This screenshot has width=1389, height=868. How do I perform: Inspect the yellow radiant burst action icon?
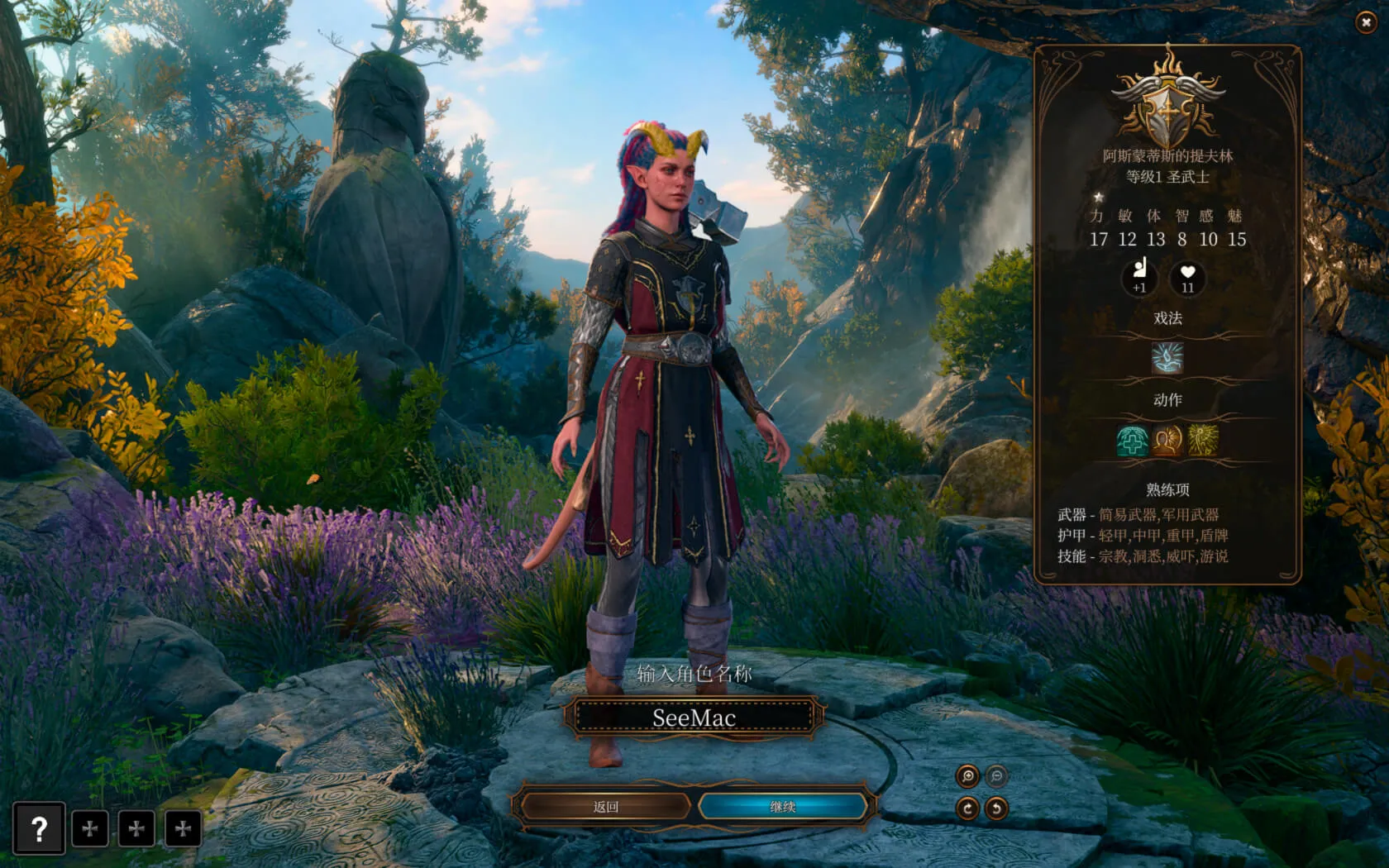1203,441
